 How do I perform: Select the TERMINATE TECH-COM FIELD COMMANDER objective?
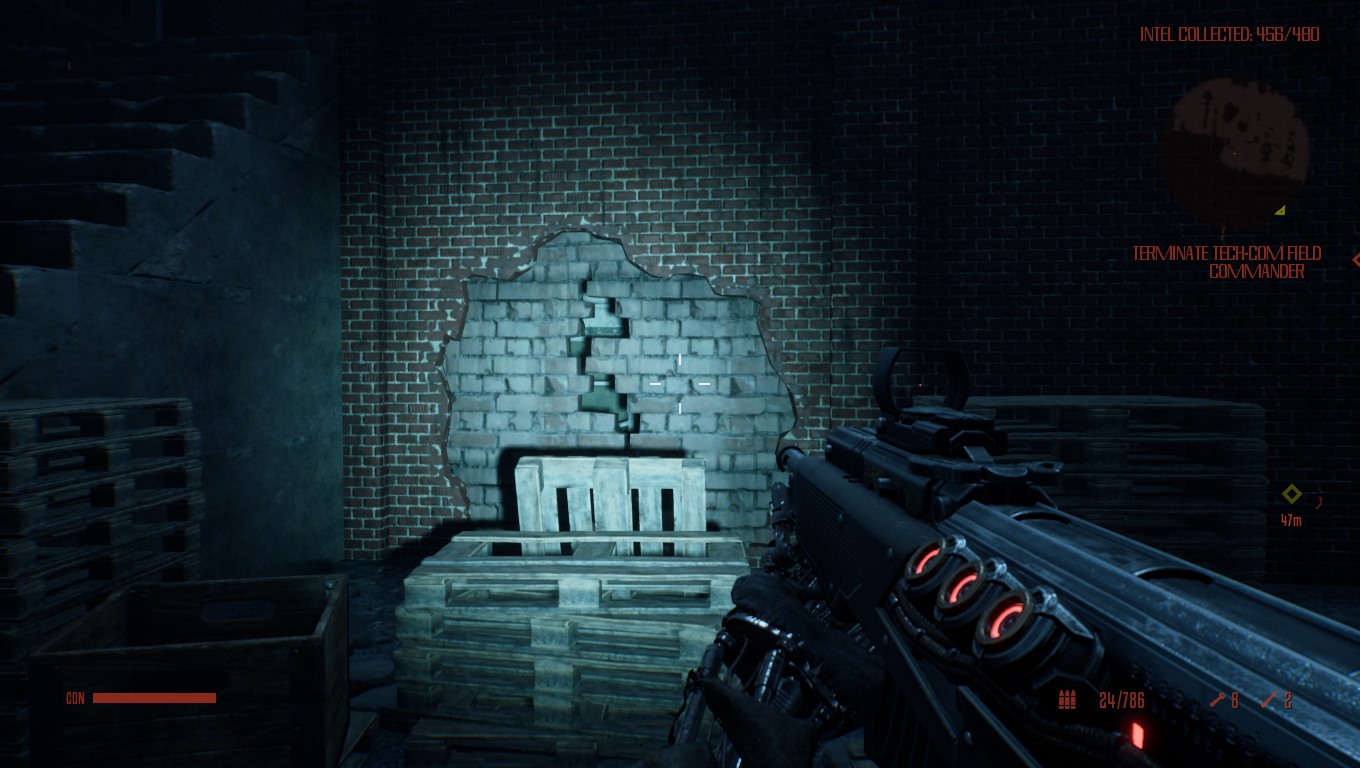(x=1225, y=262)
